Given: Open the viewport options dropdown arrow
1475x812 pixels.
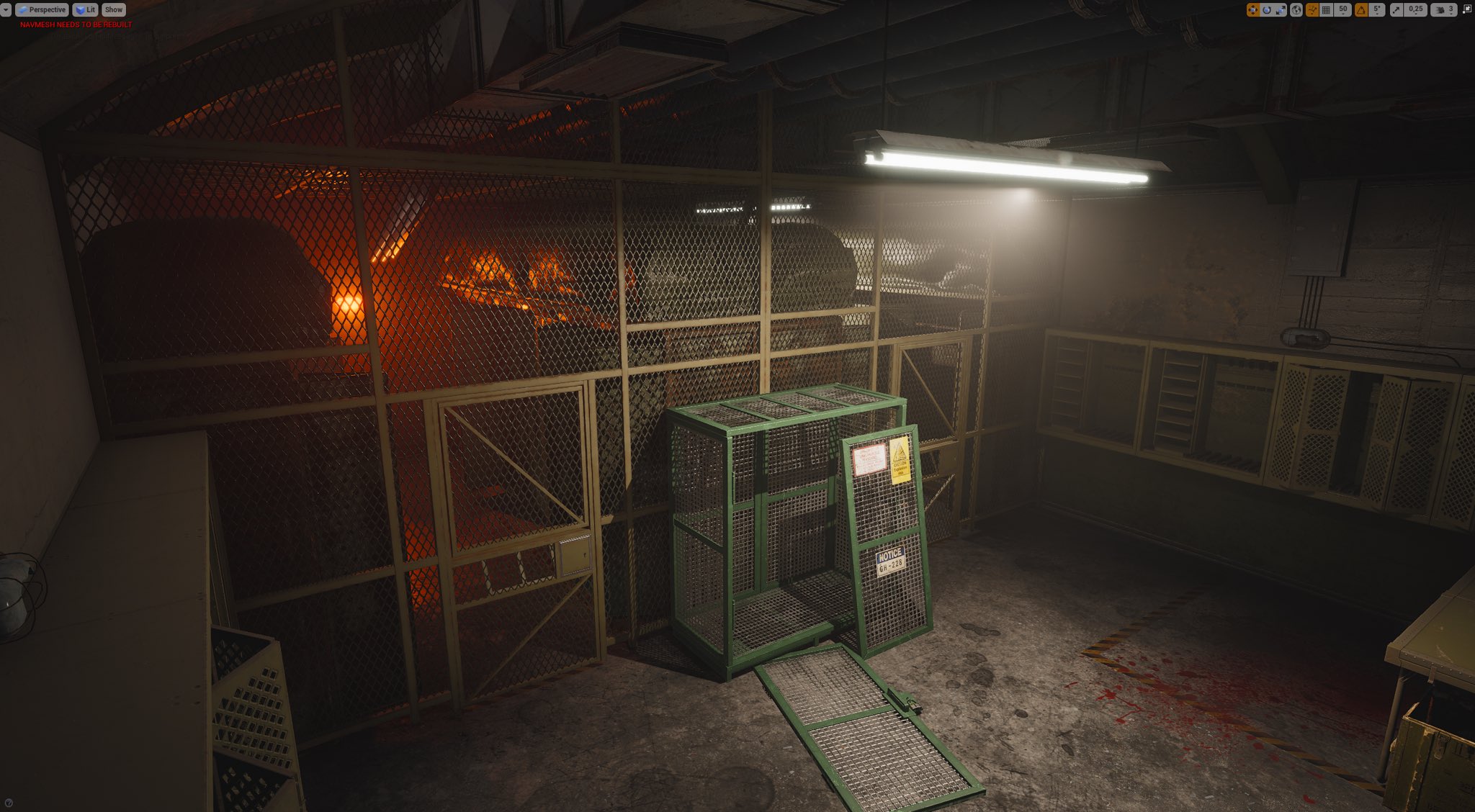Looking at the screenshot, I should (x=6, y=10).
